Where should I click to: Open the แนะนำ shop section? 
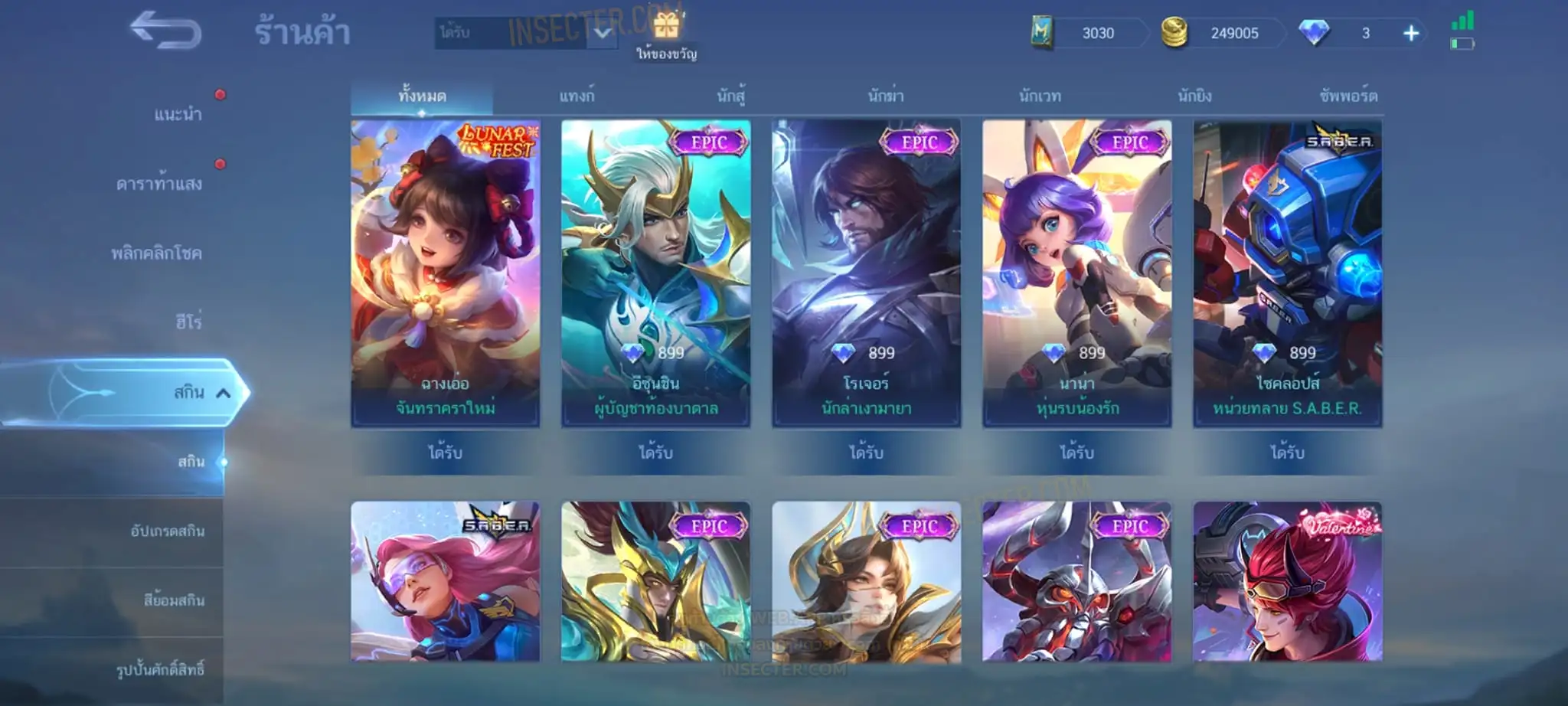point(178,115)
